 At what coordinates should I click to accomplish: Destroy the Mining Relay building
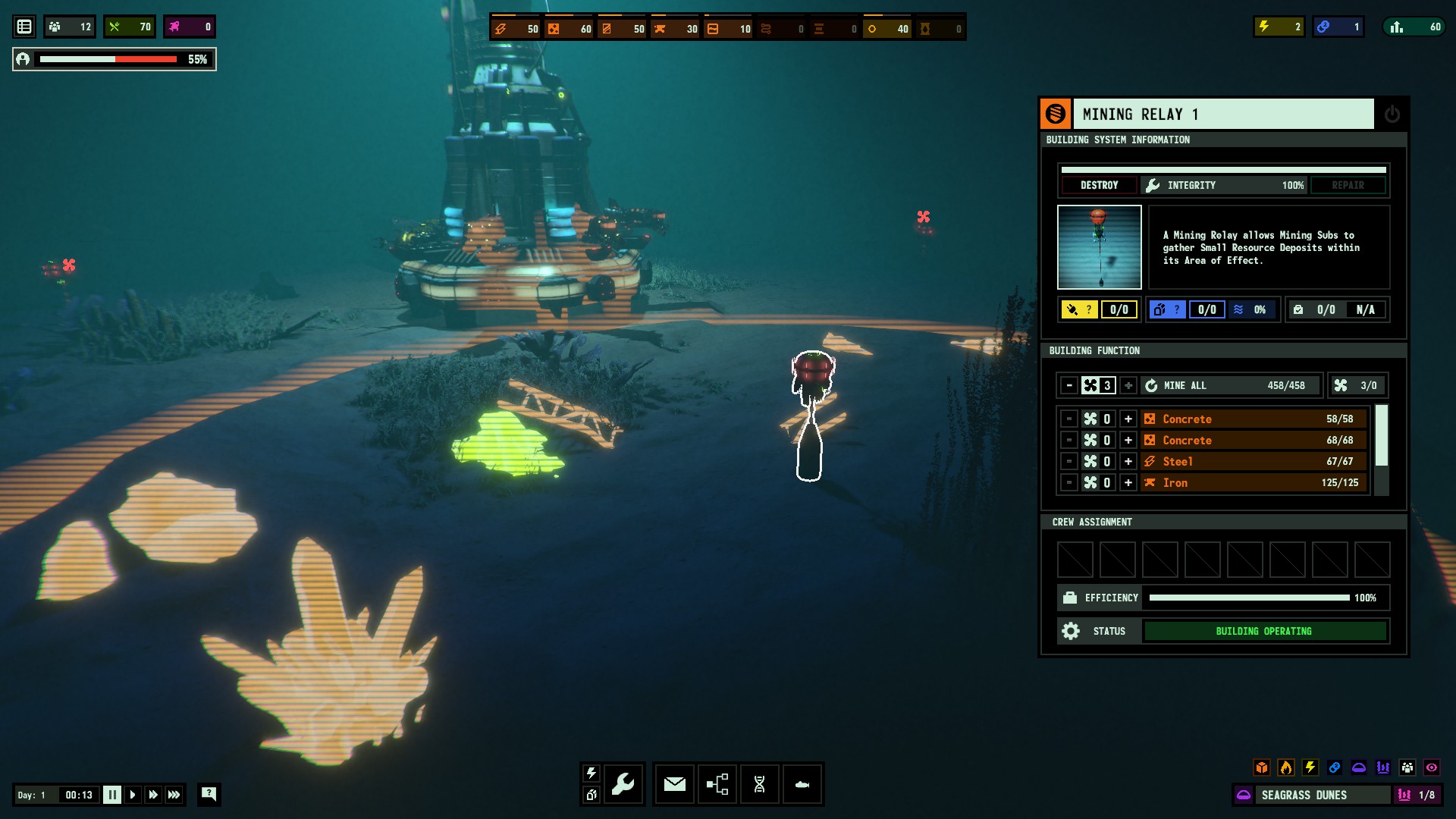click(x=1099, y=185)
